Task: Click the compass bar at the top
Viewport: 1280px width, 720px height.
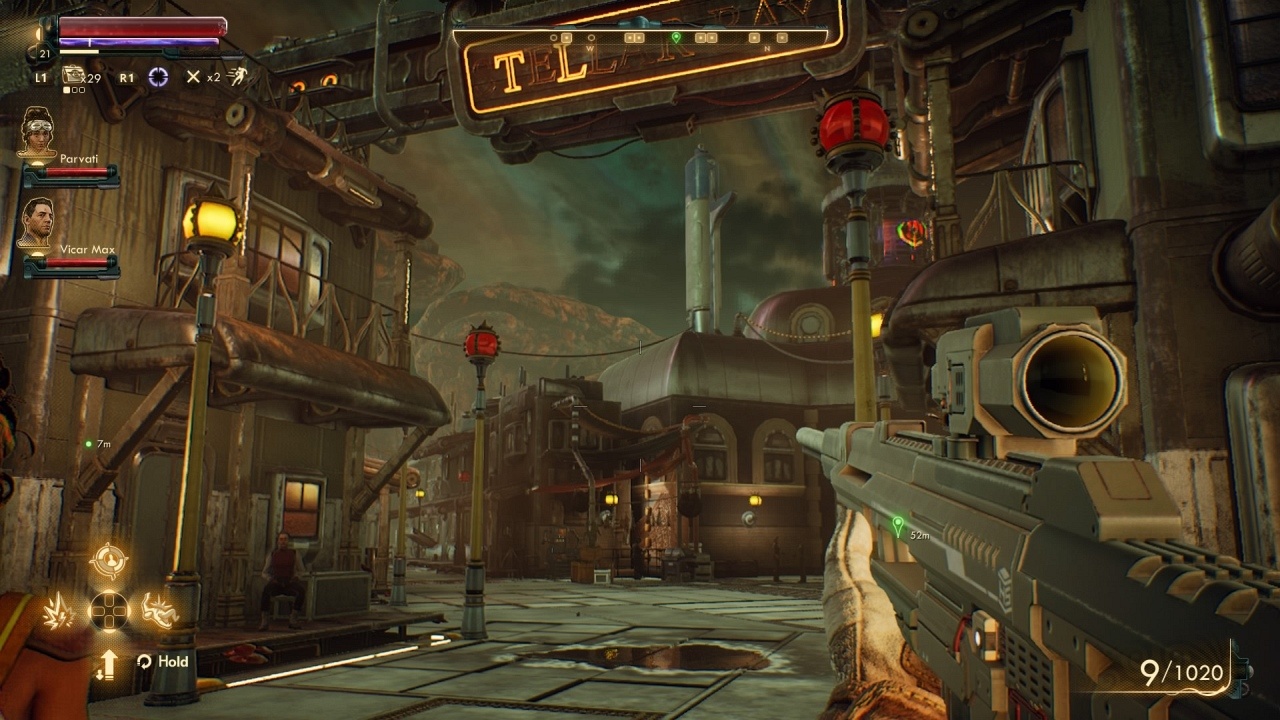Action: click(x=644, y=38)
